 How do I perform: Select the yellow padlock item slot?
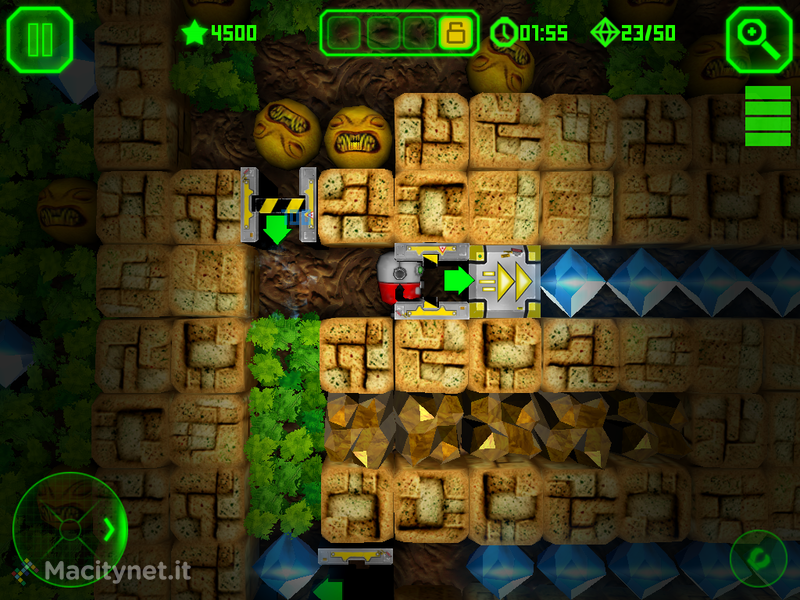tap(454, 33)
